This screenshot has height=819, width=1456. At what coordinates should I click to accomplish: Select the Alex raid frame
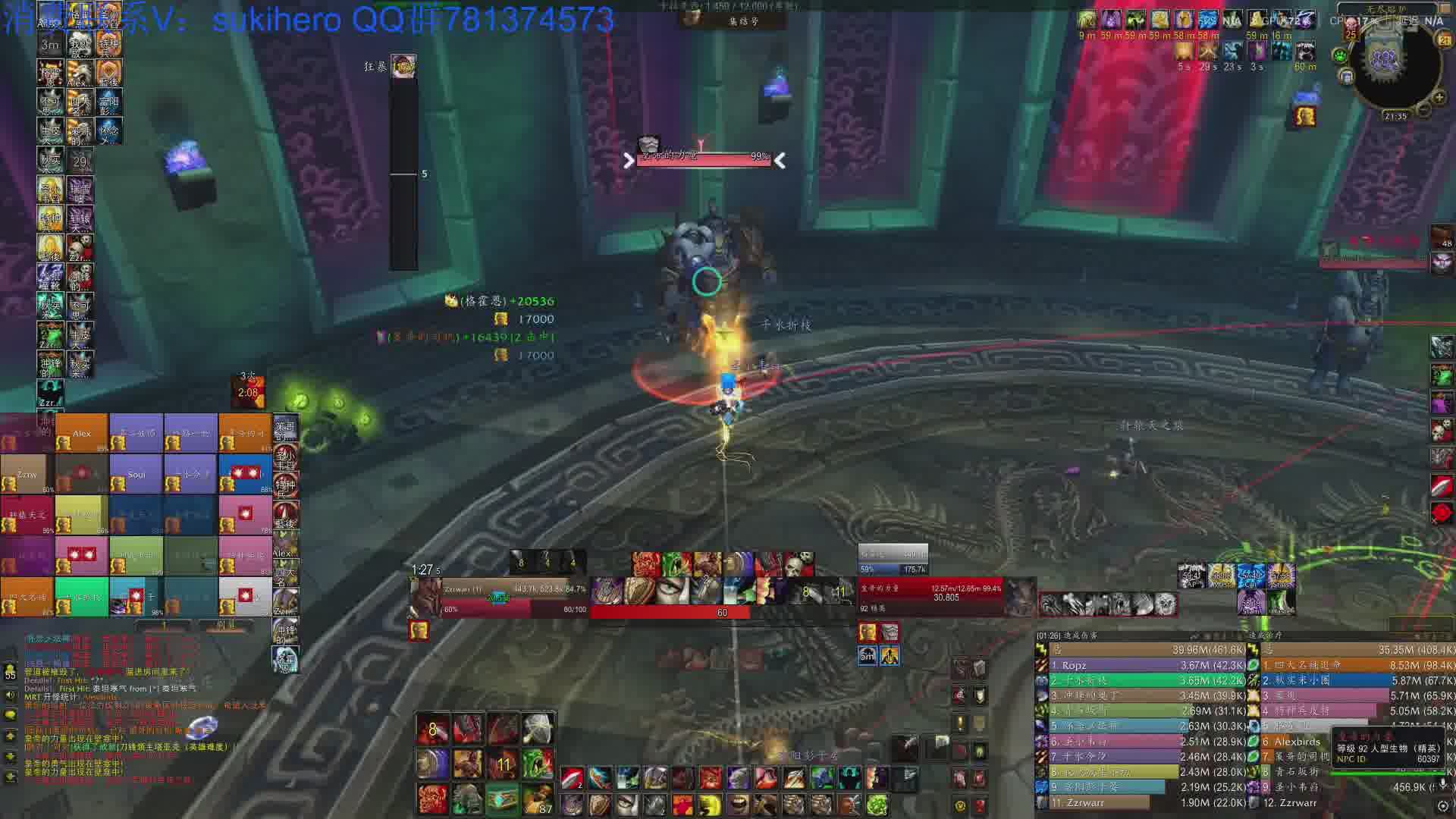pos(82,433)
